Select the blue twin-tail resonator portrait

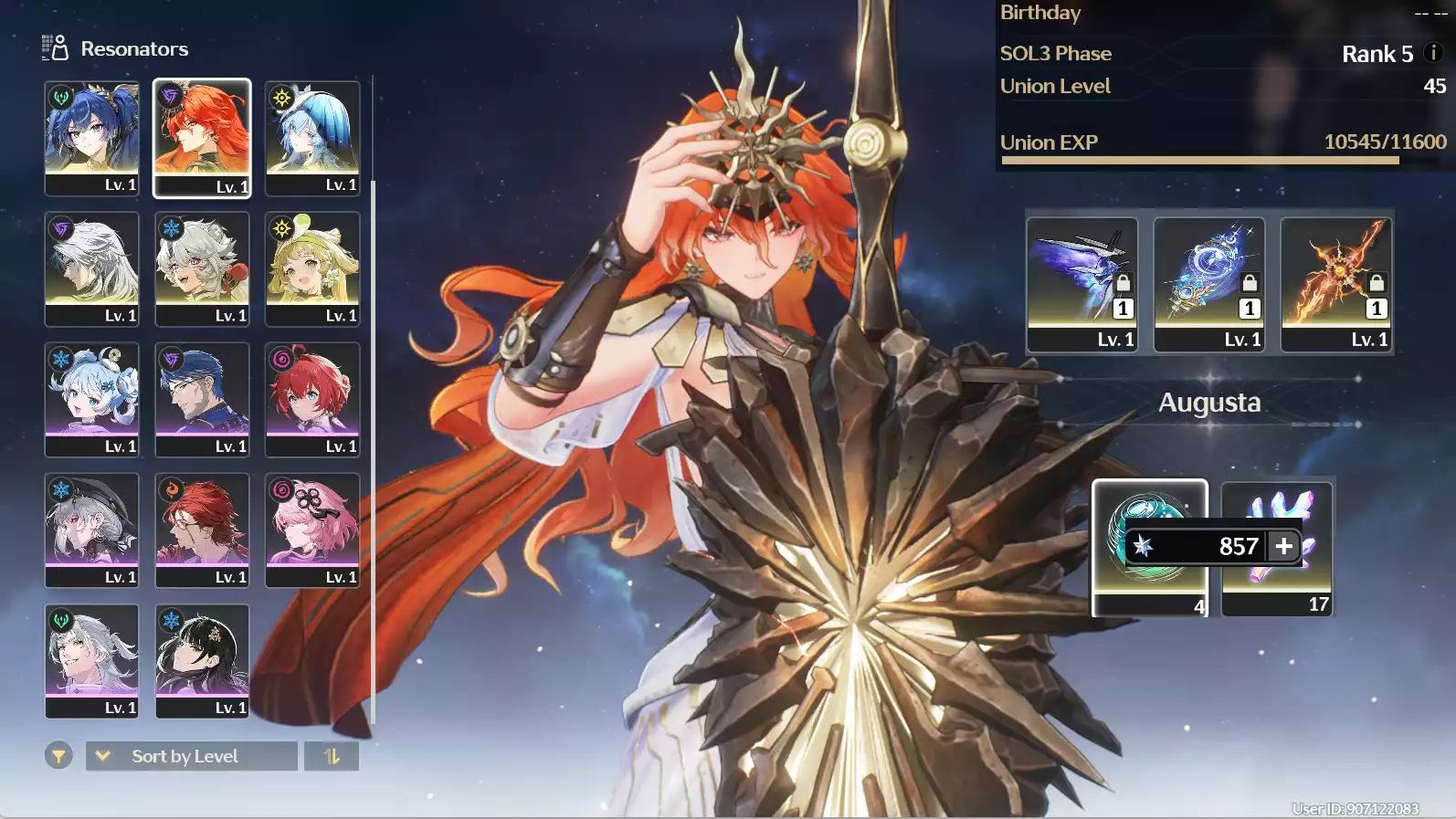click(x=92, y=138)
